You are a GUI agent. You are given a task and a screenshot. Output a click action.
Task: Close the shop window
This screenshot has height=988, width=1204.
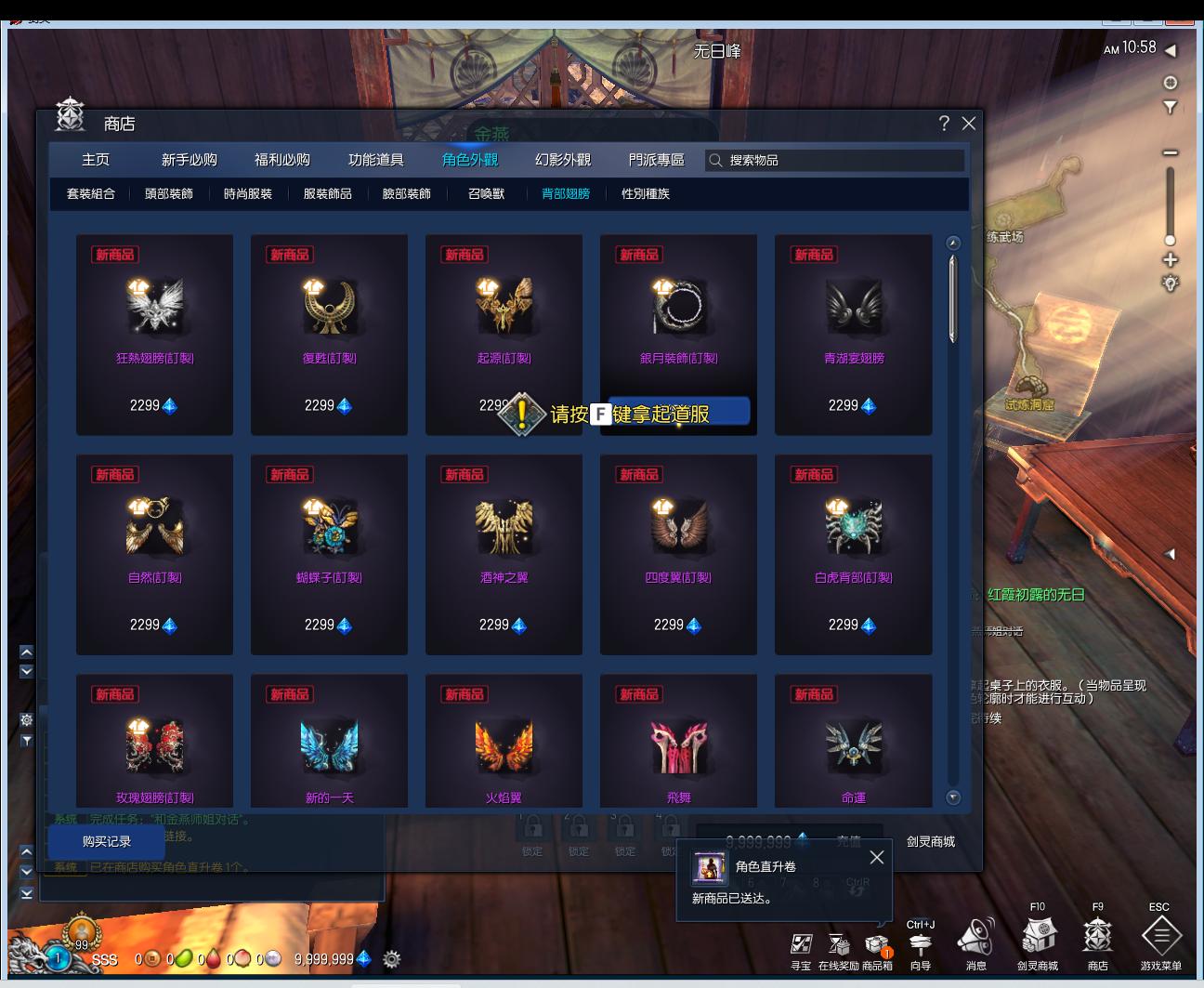[x=969, y=124]
